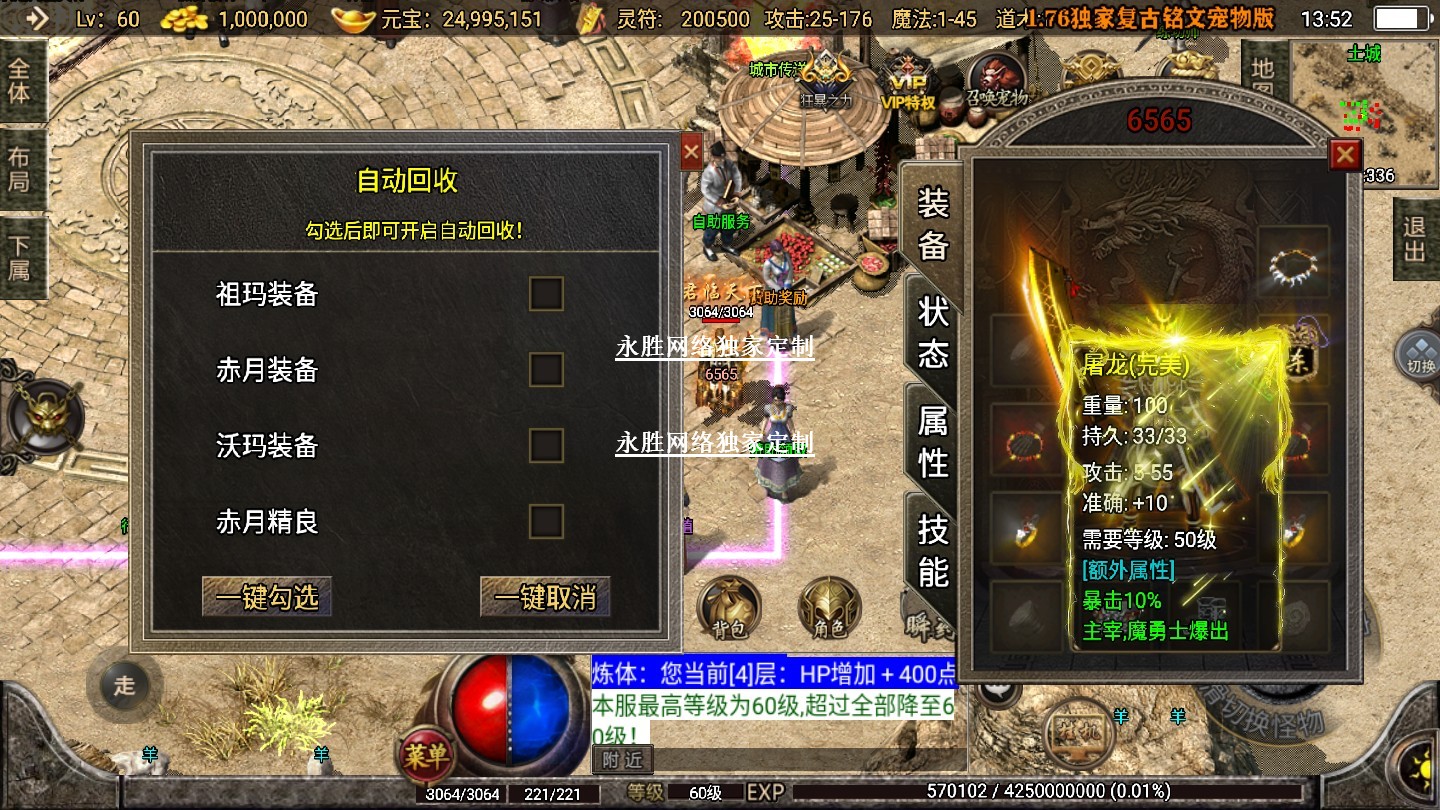Close the 自动回收 window
Image resolution: width=1440 pixels, height=810 pixels.
tap(691, 152)
